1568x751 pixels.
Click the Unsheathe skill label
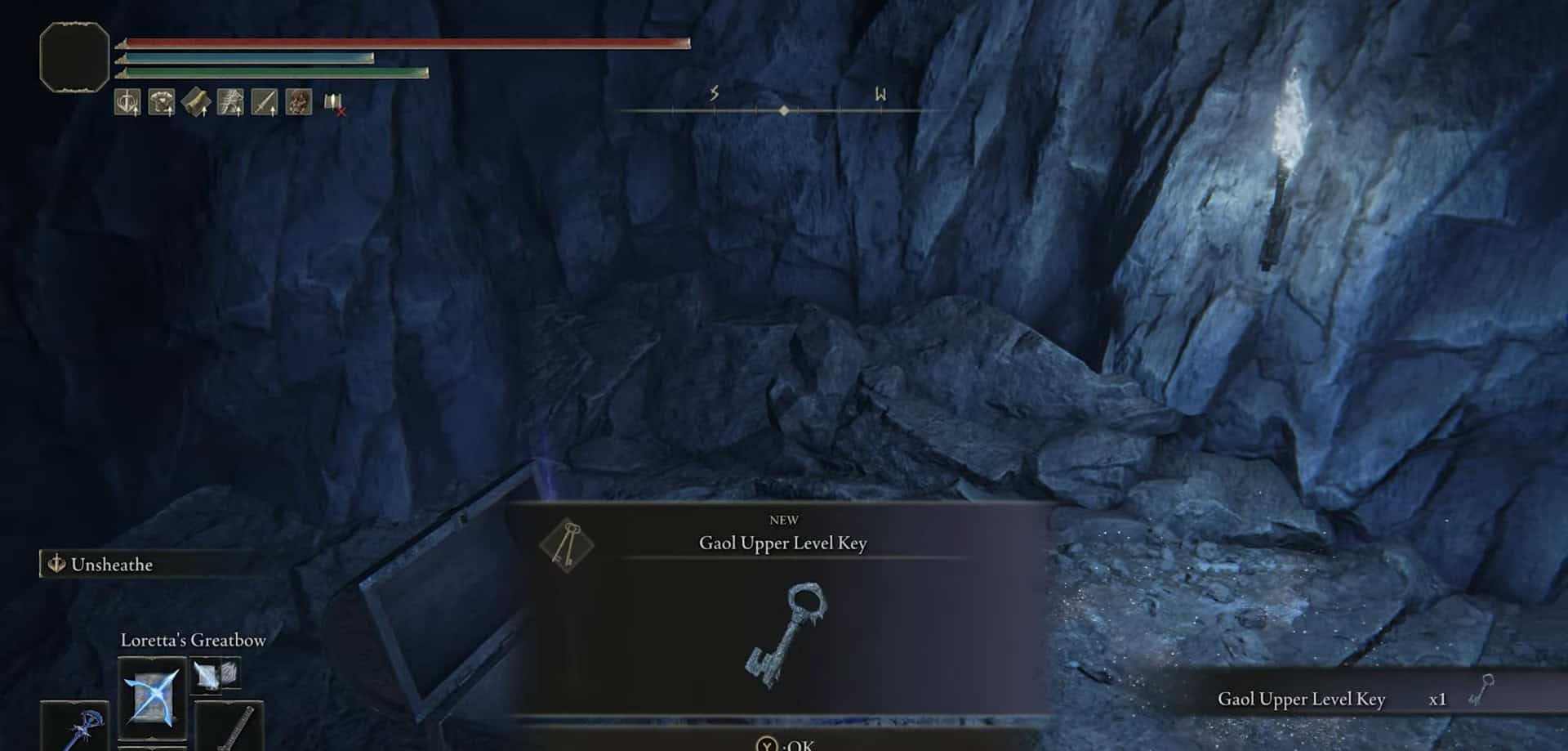click(x=111, y=565)
